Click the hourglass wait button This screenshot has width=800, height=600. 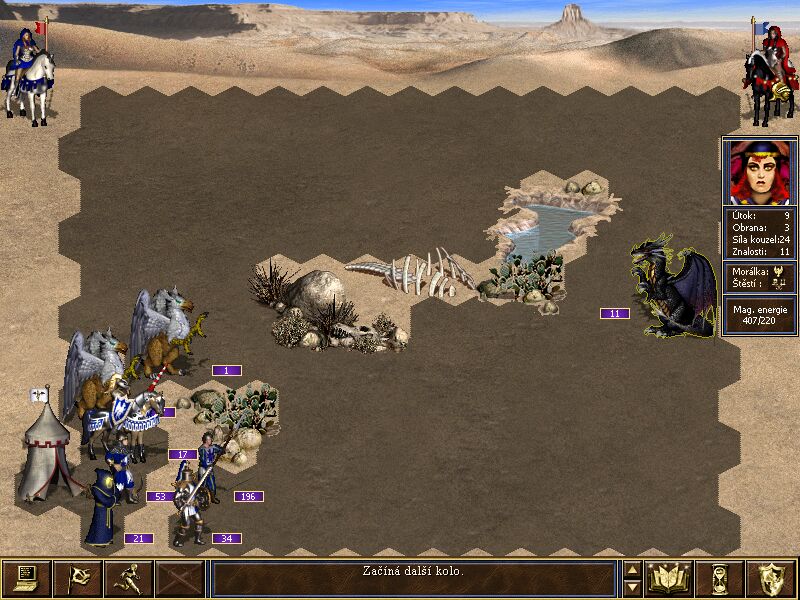[x=720, y=579]
